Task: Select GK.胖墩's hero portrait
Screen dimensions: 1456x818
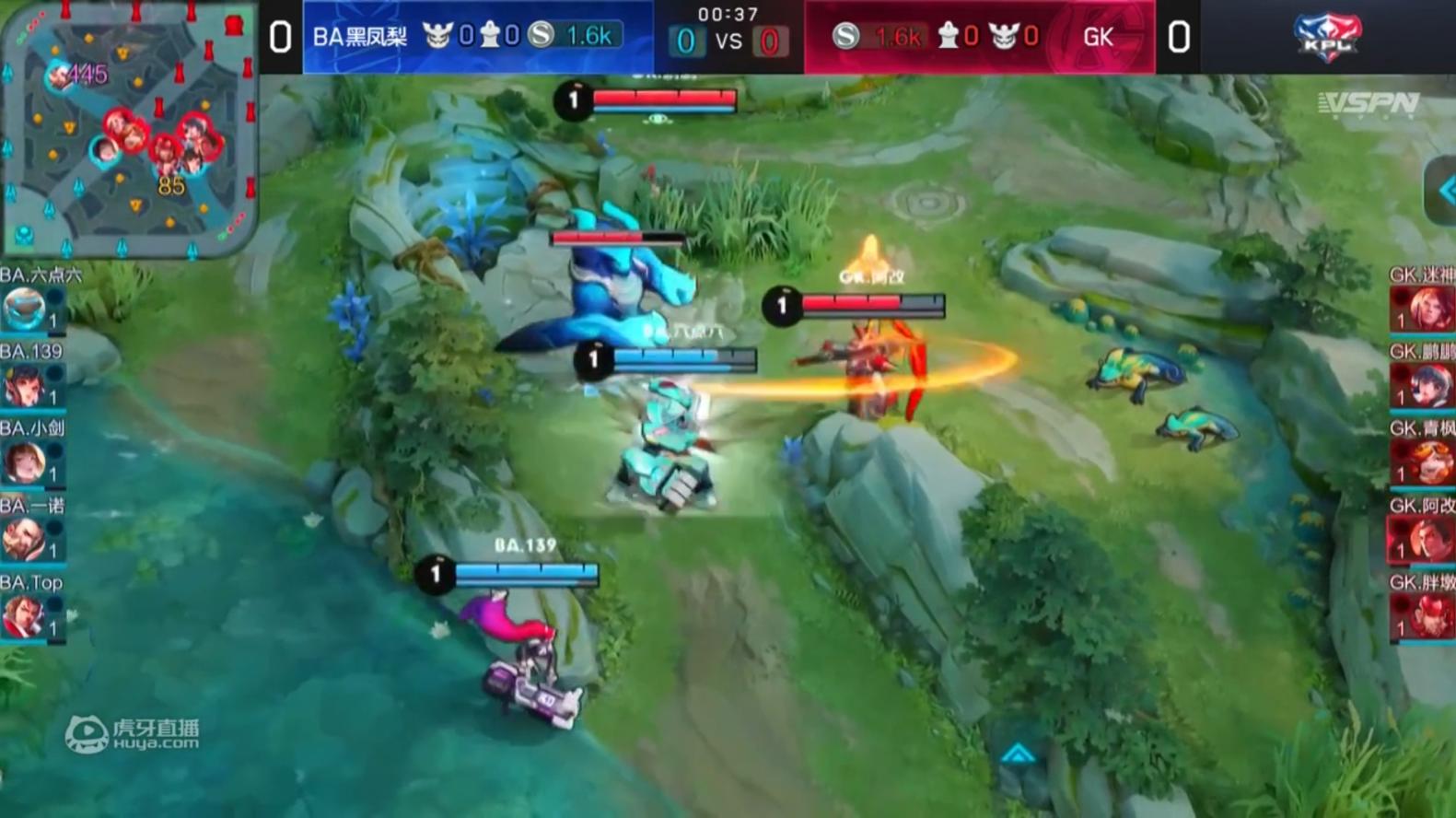Action: [1426, 616]
